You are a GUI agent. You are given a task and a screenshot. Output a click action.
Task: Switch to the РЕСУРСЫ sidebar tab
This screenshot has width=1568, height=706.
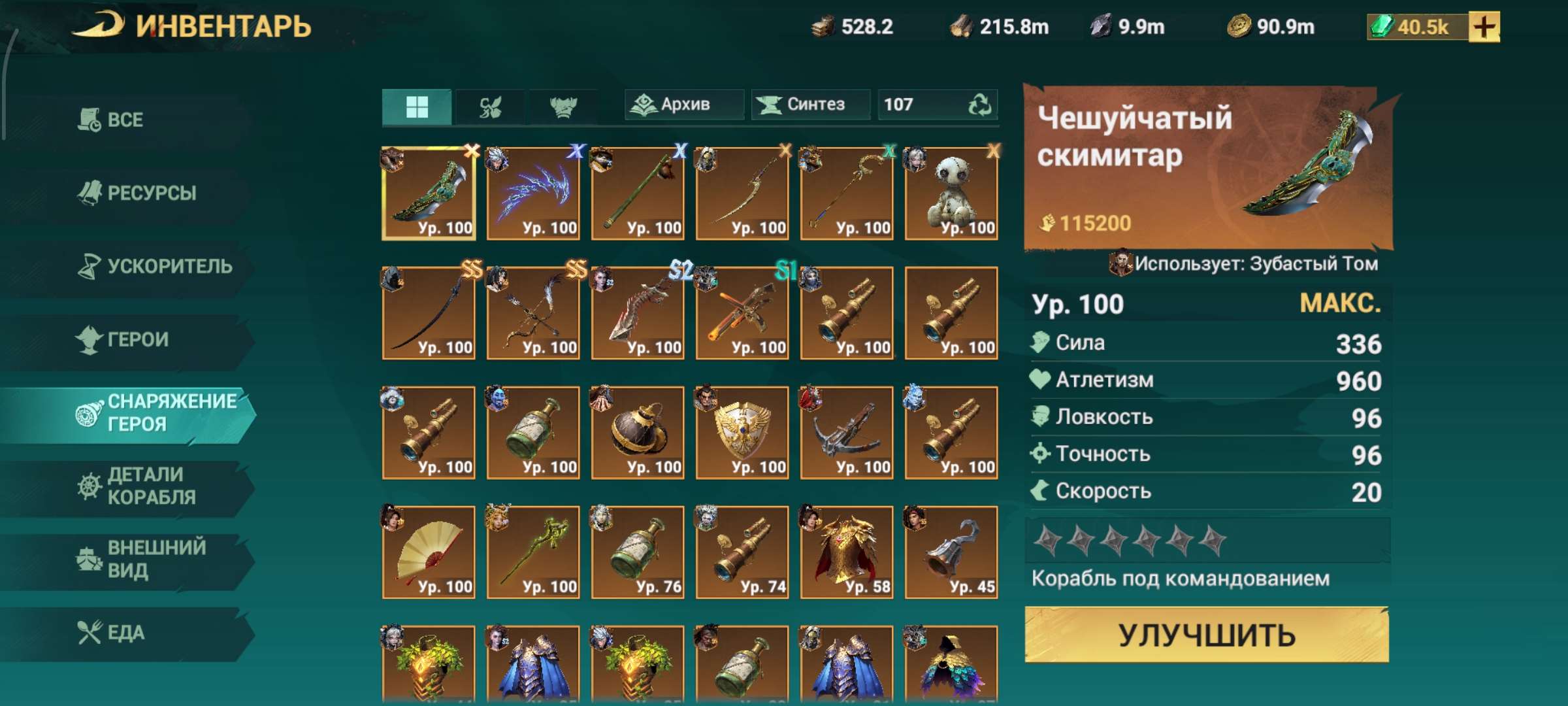pyautogui.click(x=137, y=192)
